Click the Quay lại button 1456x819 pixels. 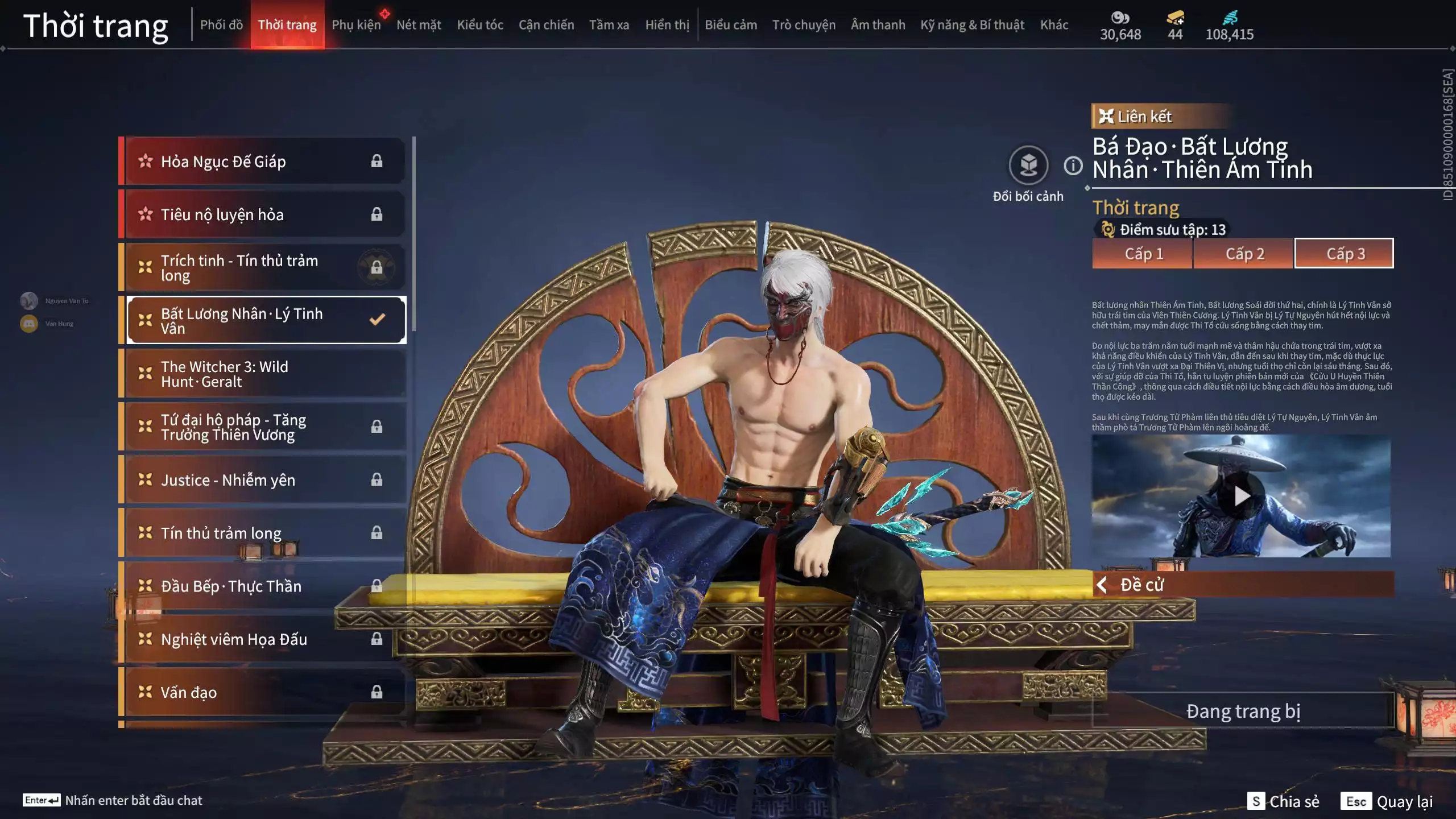click(x=1404, y=801)
